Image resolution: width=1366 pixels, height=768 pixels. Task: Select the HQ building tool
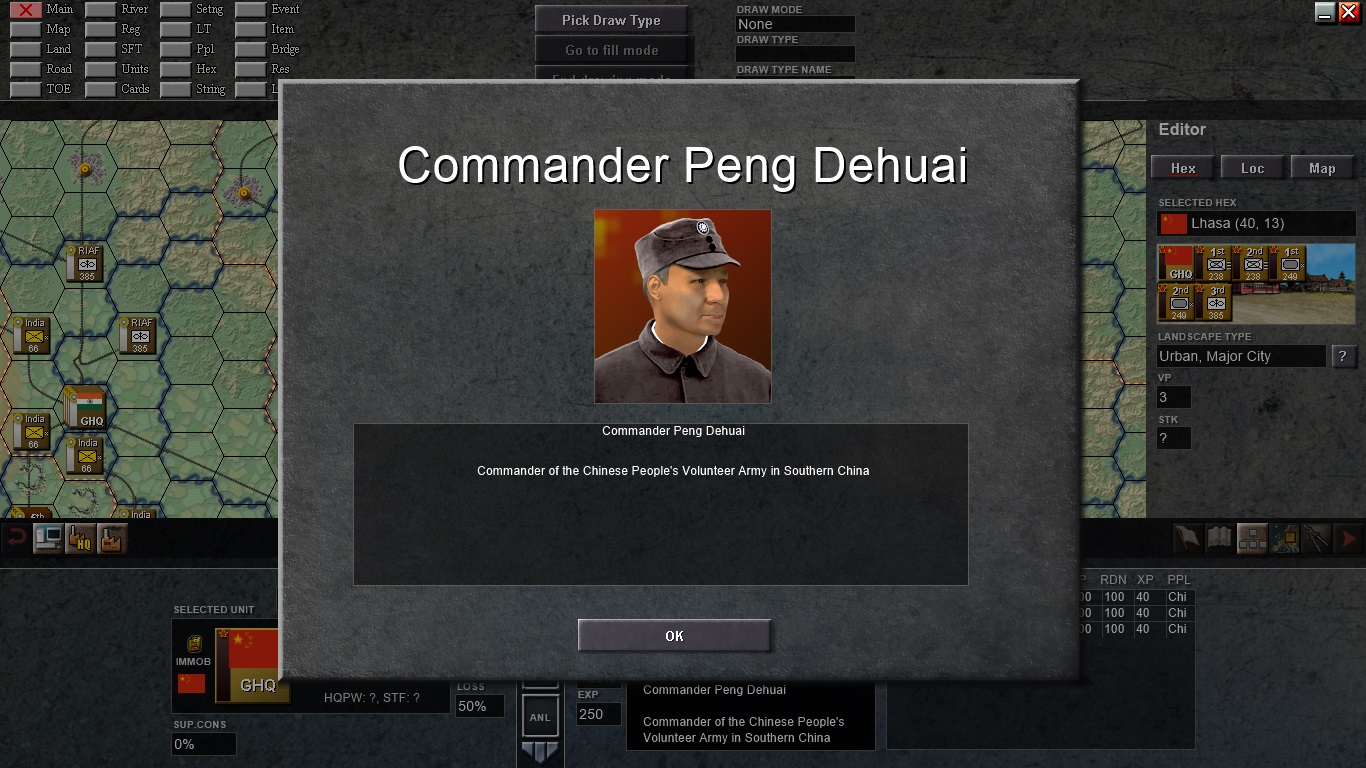[79, 538]
